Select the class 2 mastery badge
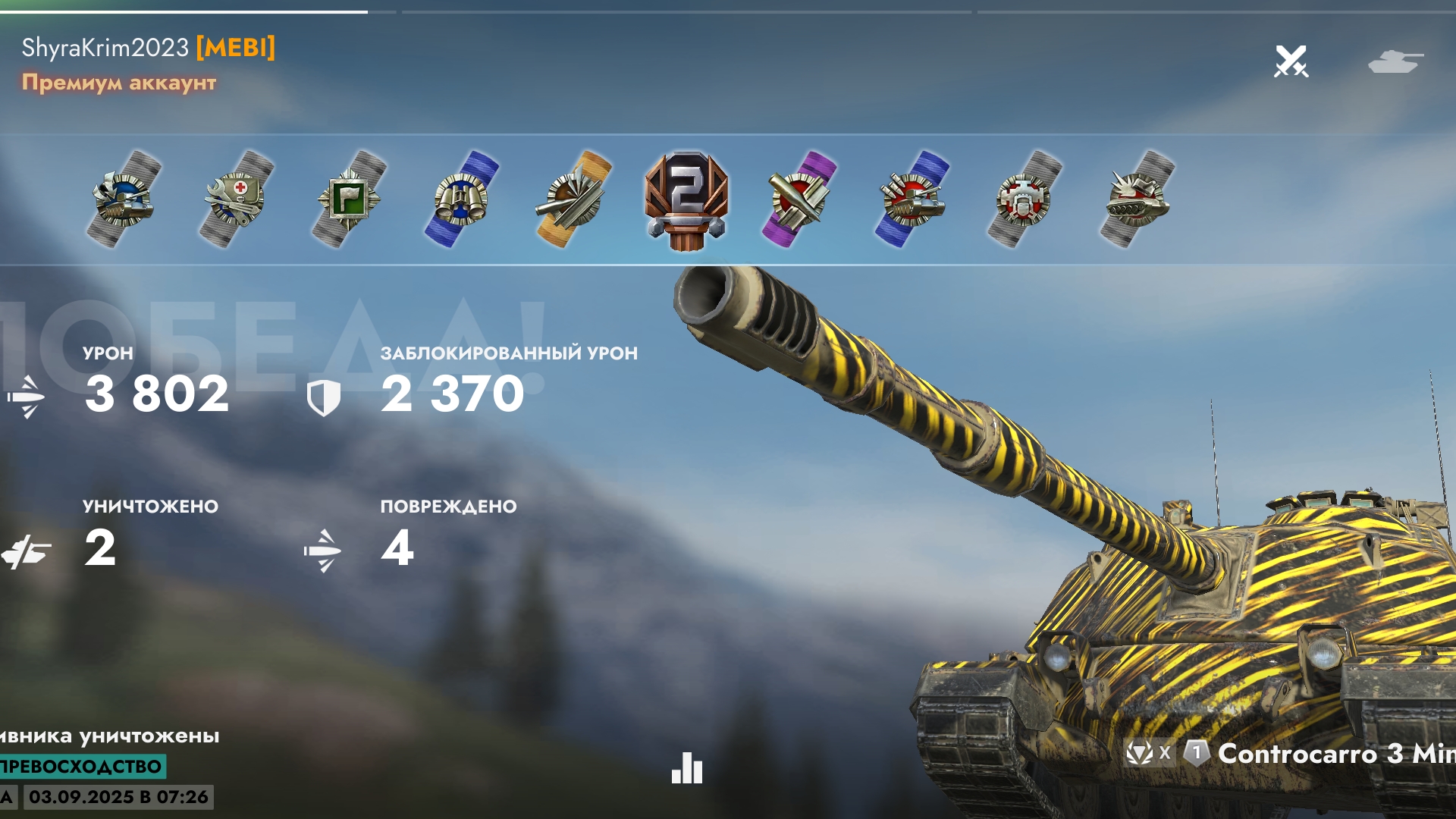The width and height of the screenshot is (1456, 819). pyautogui.click(x=686, y=199)
